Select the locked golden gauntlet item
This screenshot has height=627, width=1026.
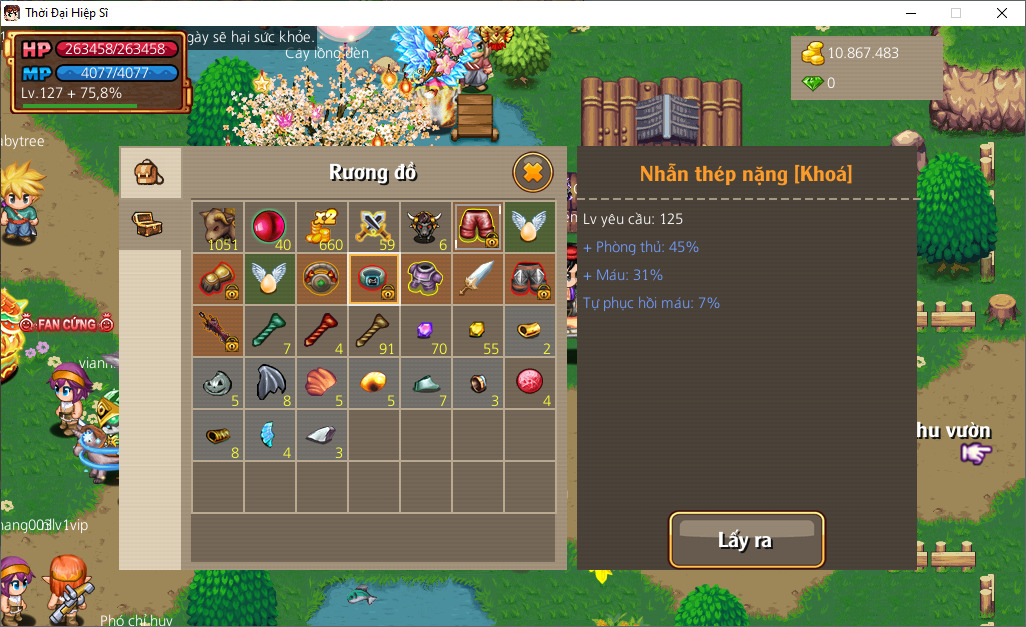click(x=218, y=278)
